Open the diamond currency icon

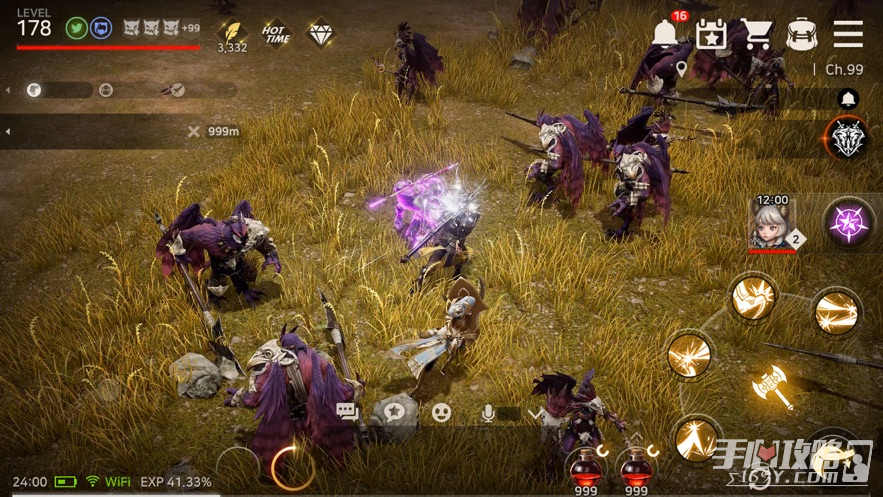click(x=321, y=34)
